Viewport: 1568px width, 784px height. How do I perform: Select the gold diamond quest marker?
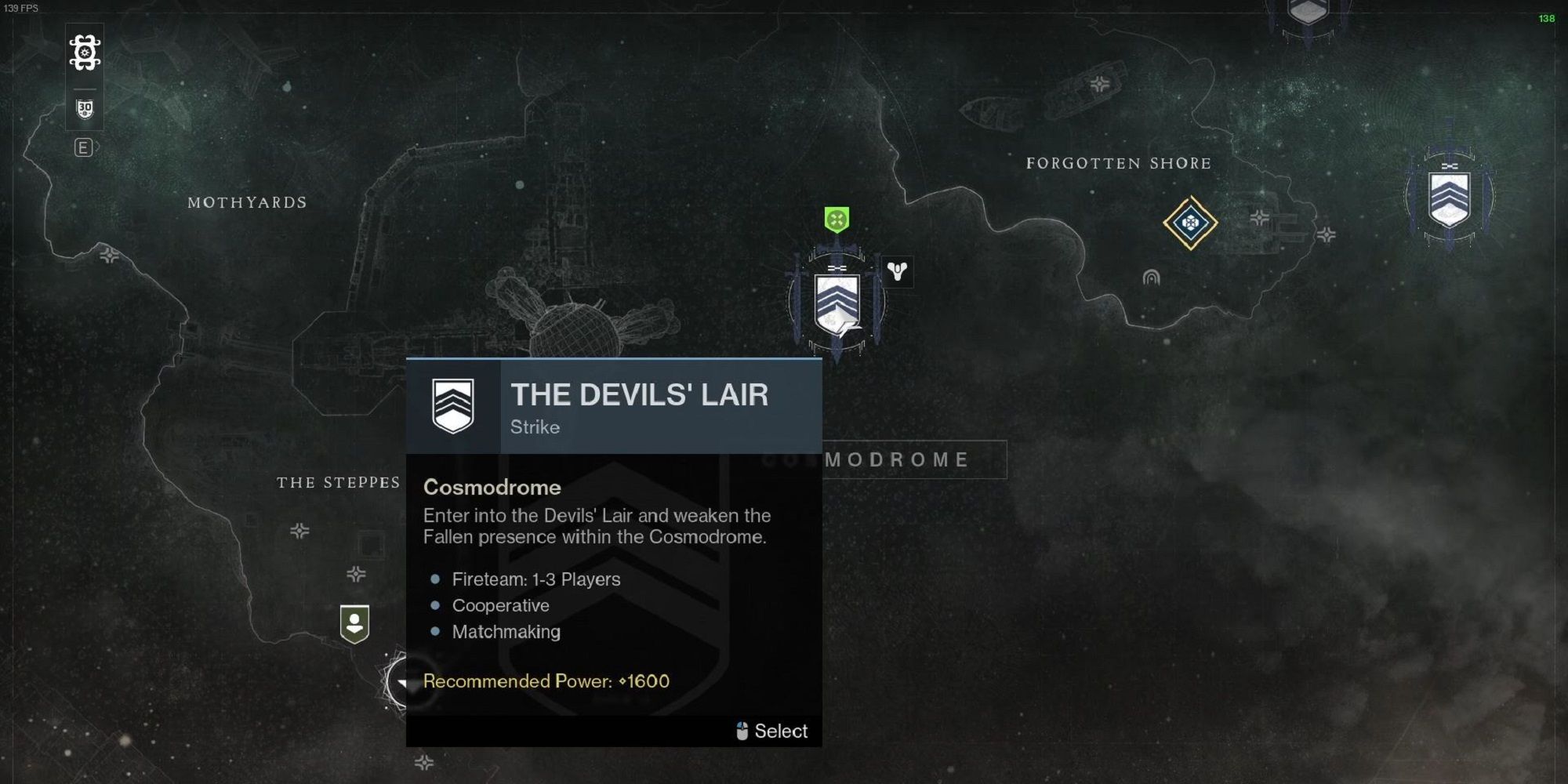click(x=1190, y=223)
